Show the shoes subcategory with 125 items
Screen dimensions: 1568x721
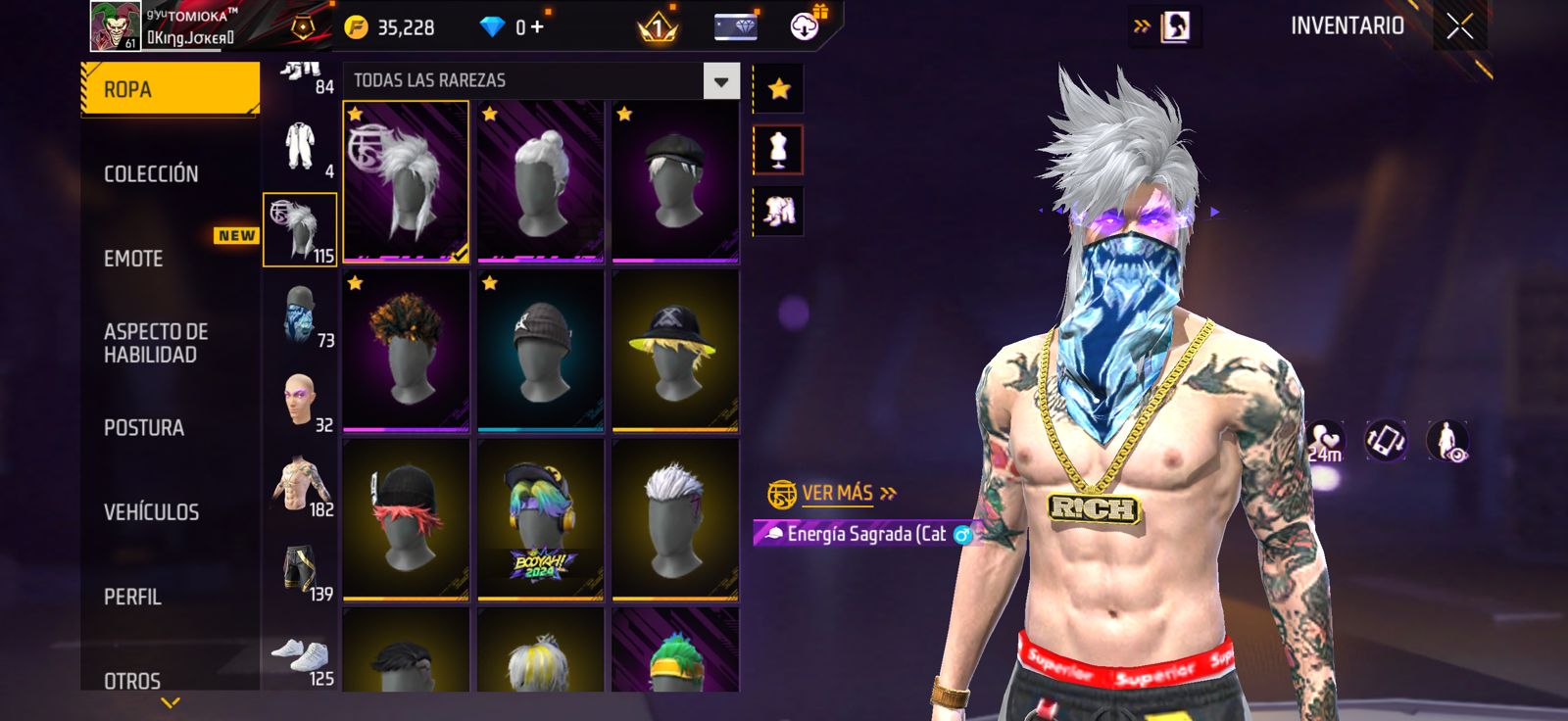pos(301,654)
